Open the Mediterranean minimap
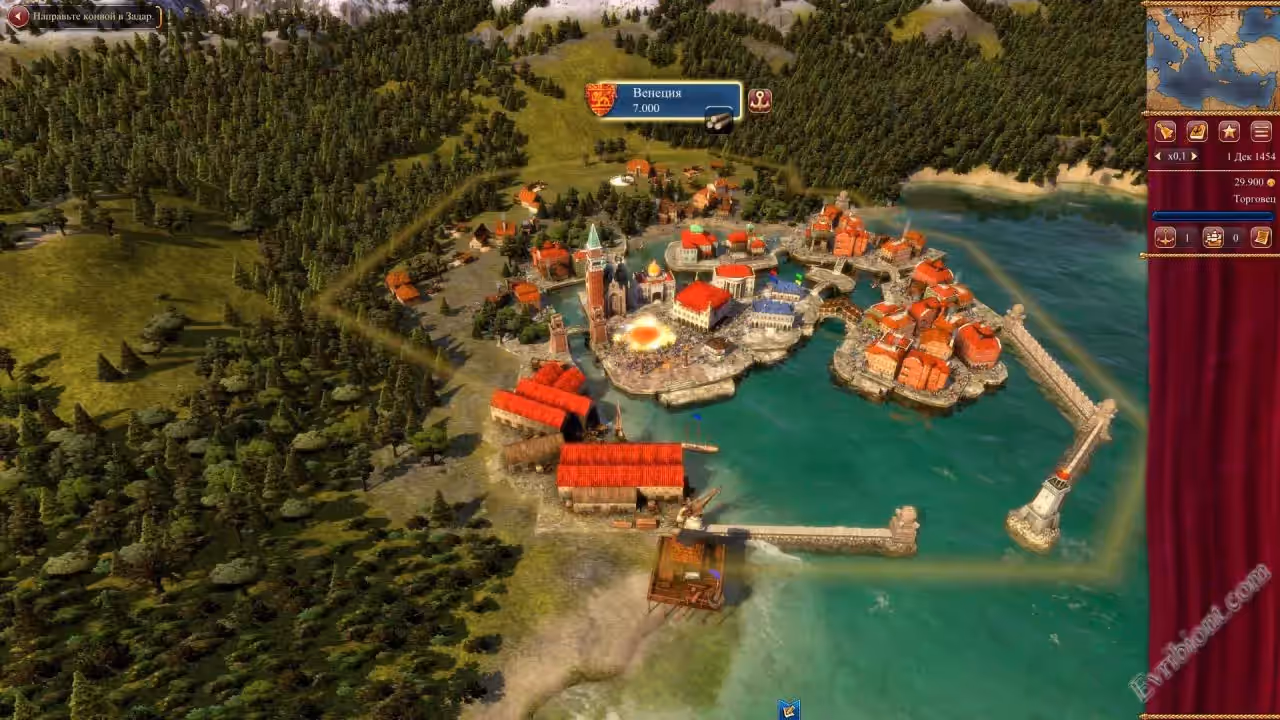The image size is (1280, 720). pos(1211,59)
